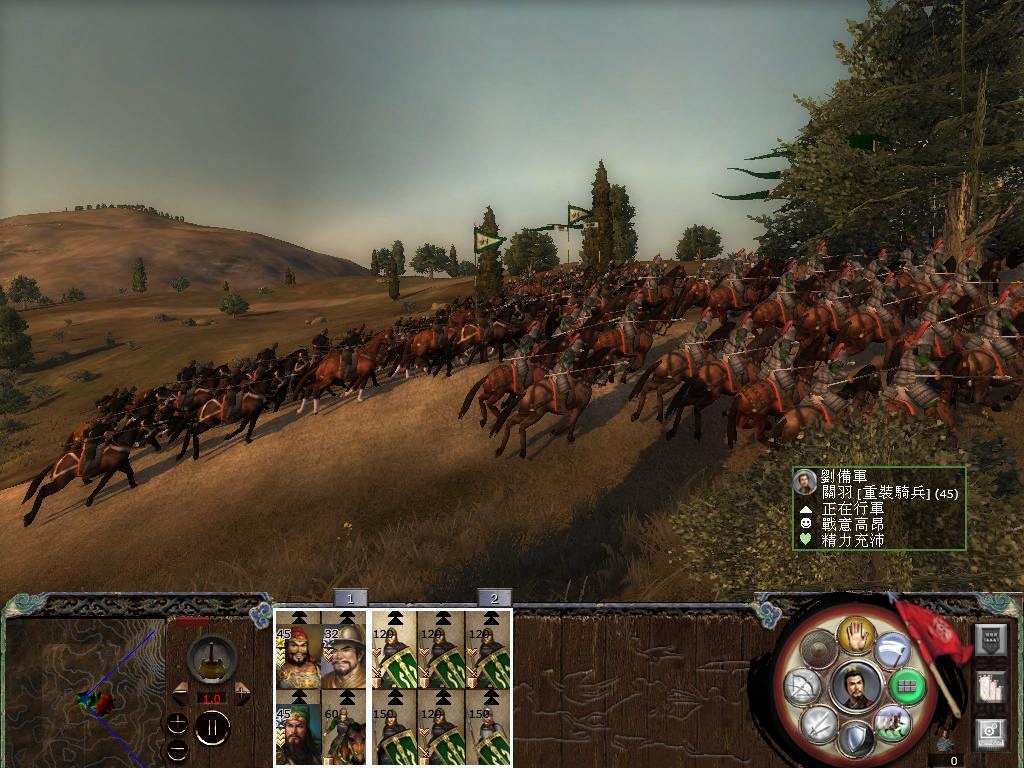
Task: Select the general portrait in the command wheel
Action: coord(855,687)
